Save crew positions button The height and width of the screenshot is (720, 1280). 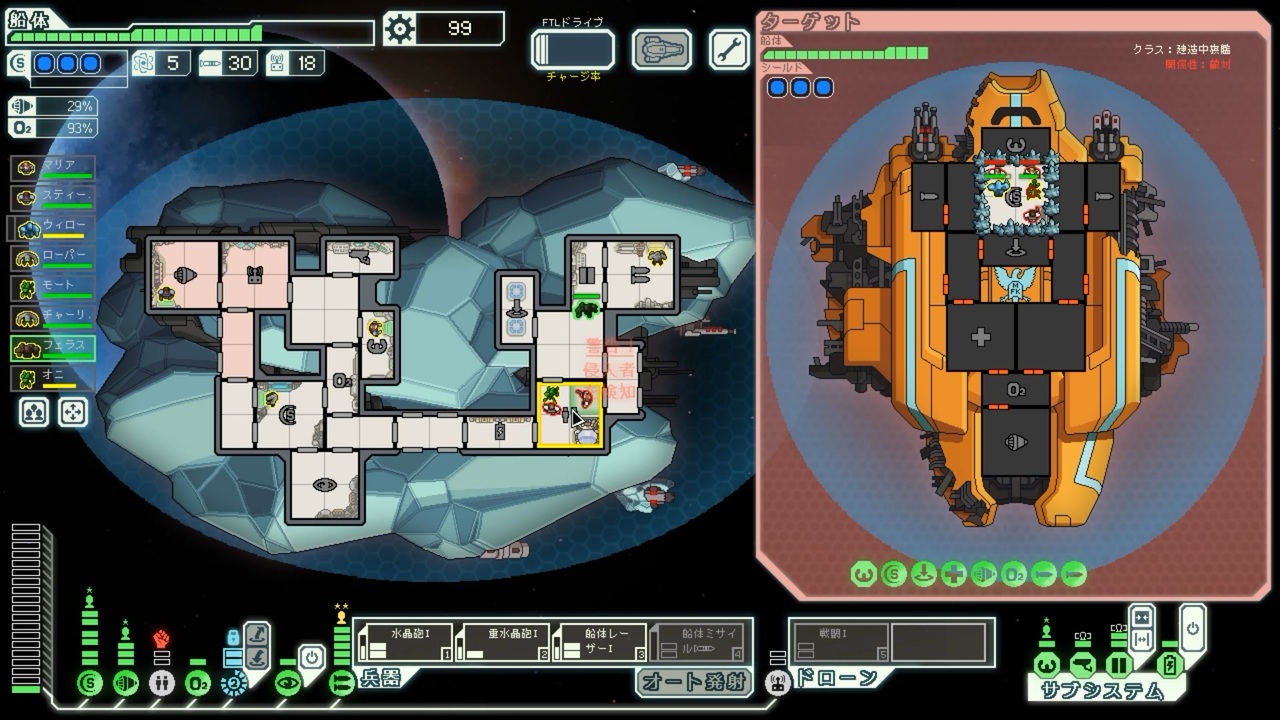click(34, 412)
